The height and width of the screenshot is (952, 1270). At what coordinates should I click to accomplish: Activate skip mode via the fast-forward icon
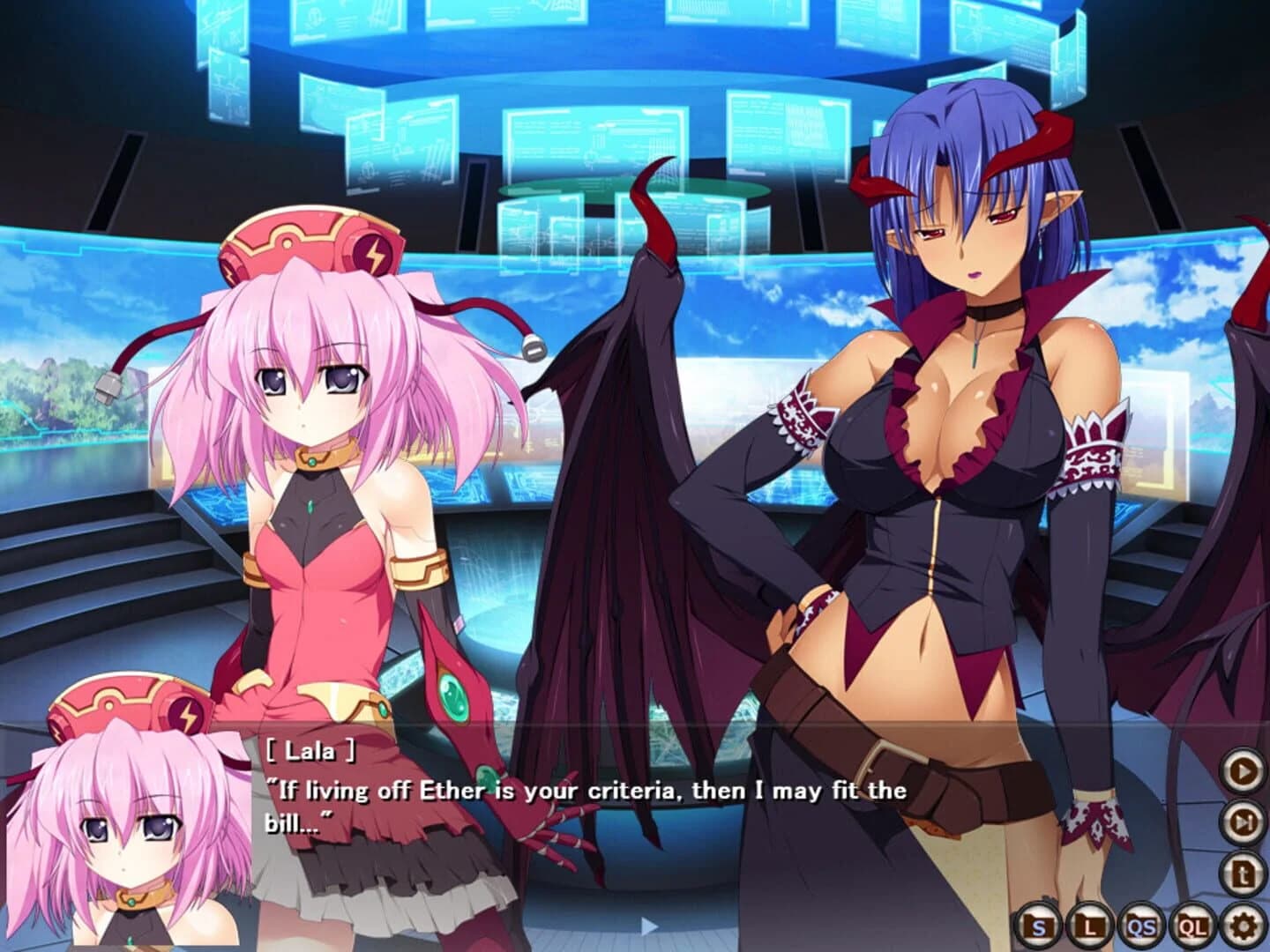coord(1242,821)
